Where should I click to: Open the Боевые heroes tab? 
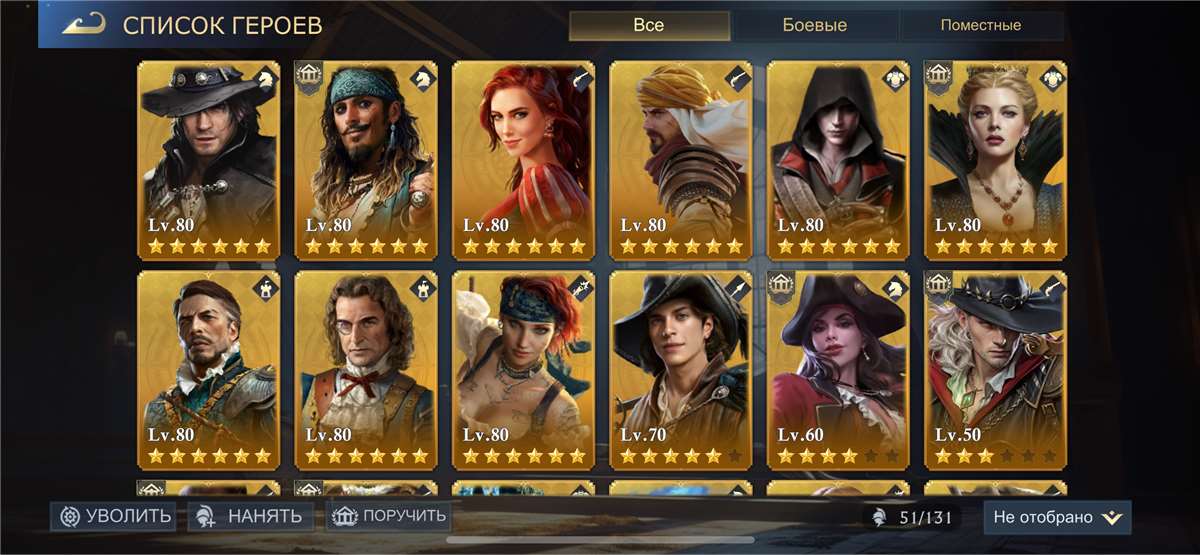pyautogui.click(x=813, y=25)
